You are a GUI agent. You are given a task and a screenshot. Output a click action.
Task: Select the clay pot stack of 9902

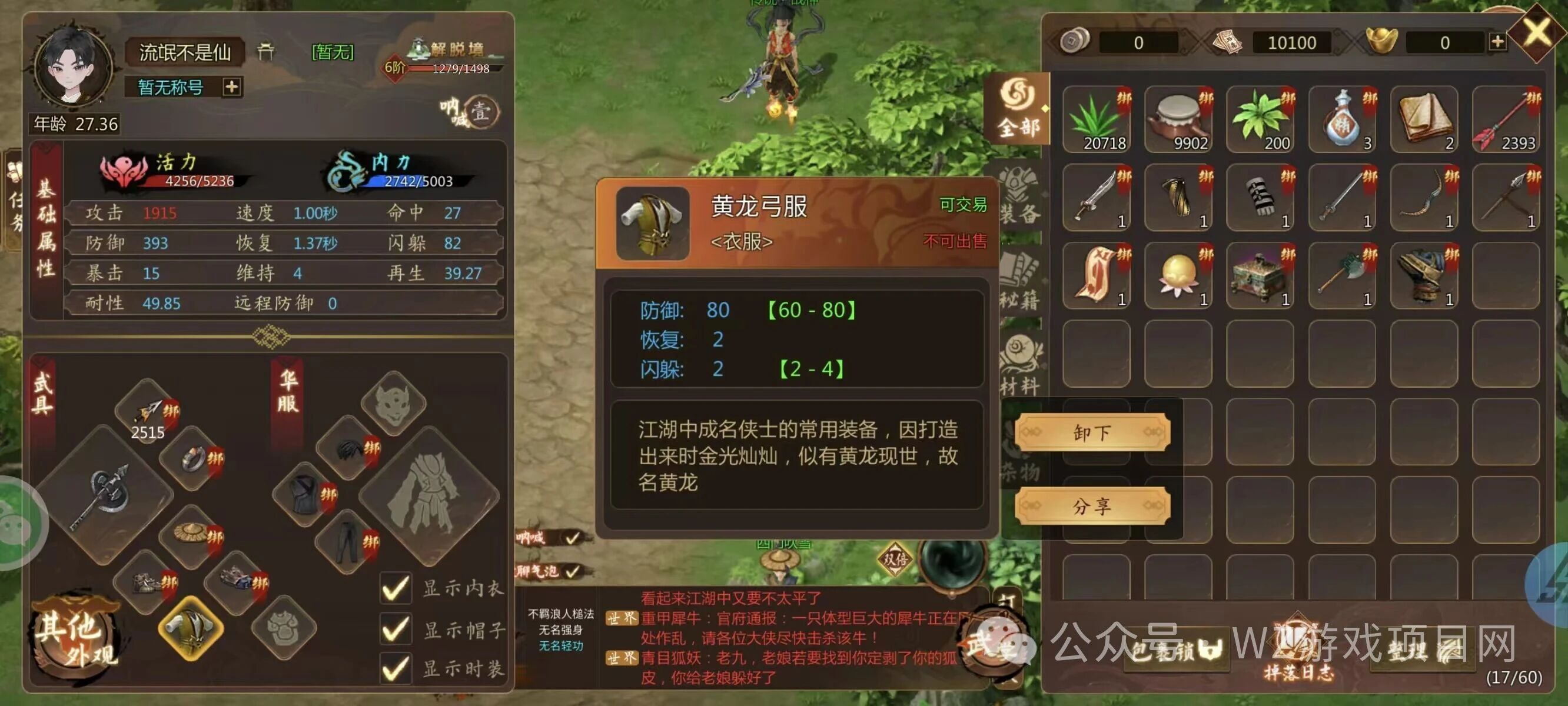1179,119
